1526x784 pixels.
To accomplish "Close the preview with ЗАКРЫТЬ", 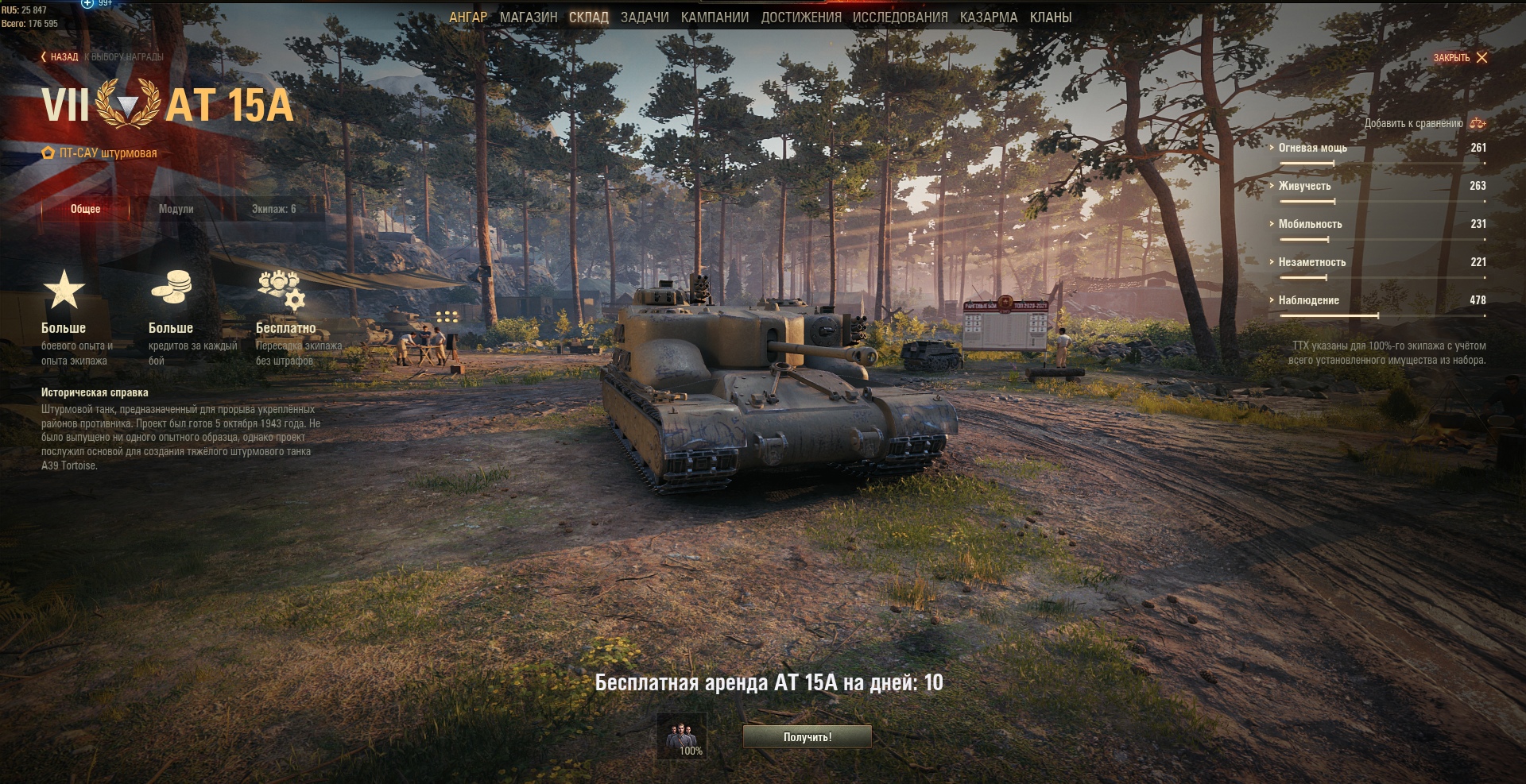I will (1460, 58).
